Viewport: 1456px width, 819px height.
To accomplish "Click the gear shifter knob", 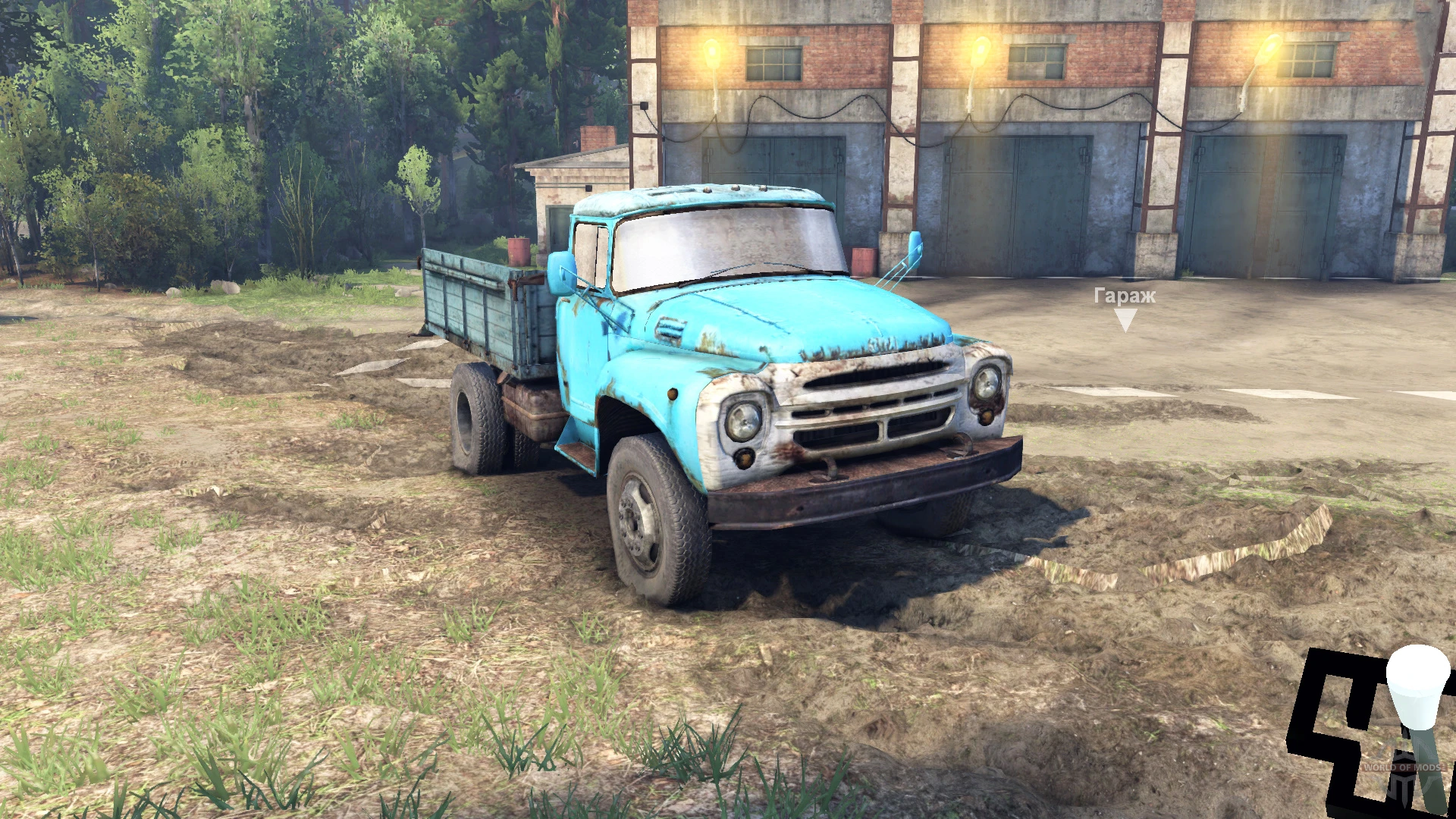I will [1418, 686].
